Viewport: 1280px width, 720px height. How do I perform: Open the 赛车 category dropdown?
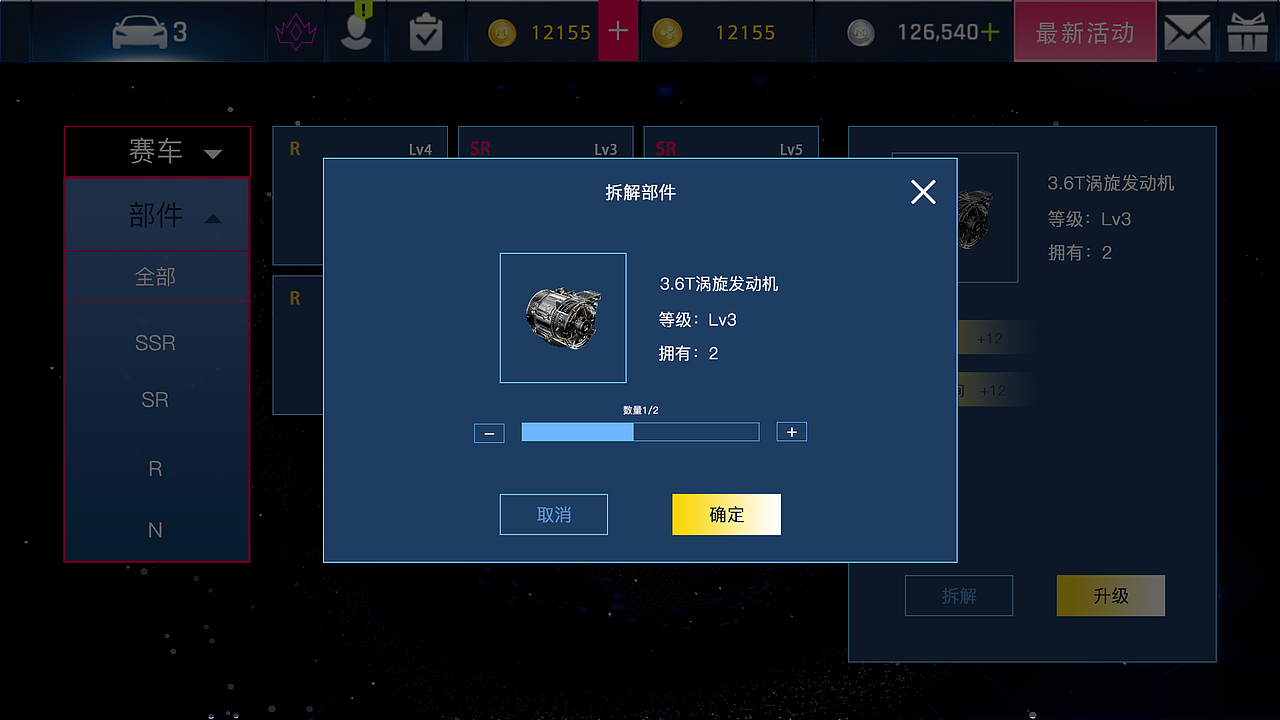[156, 151]
